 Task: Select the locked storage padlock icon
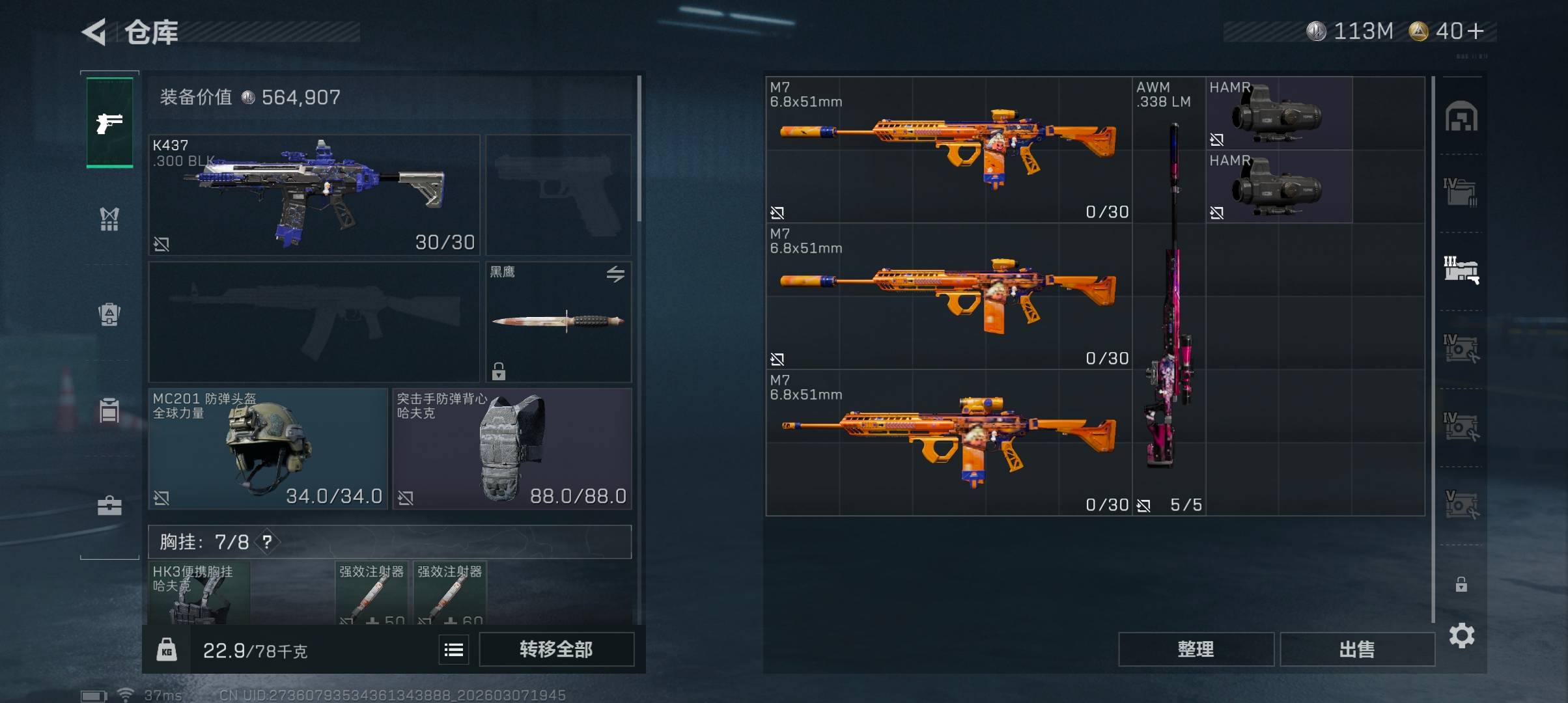(x=1461, y=585)
